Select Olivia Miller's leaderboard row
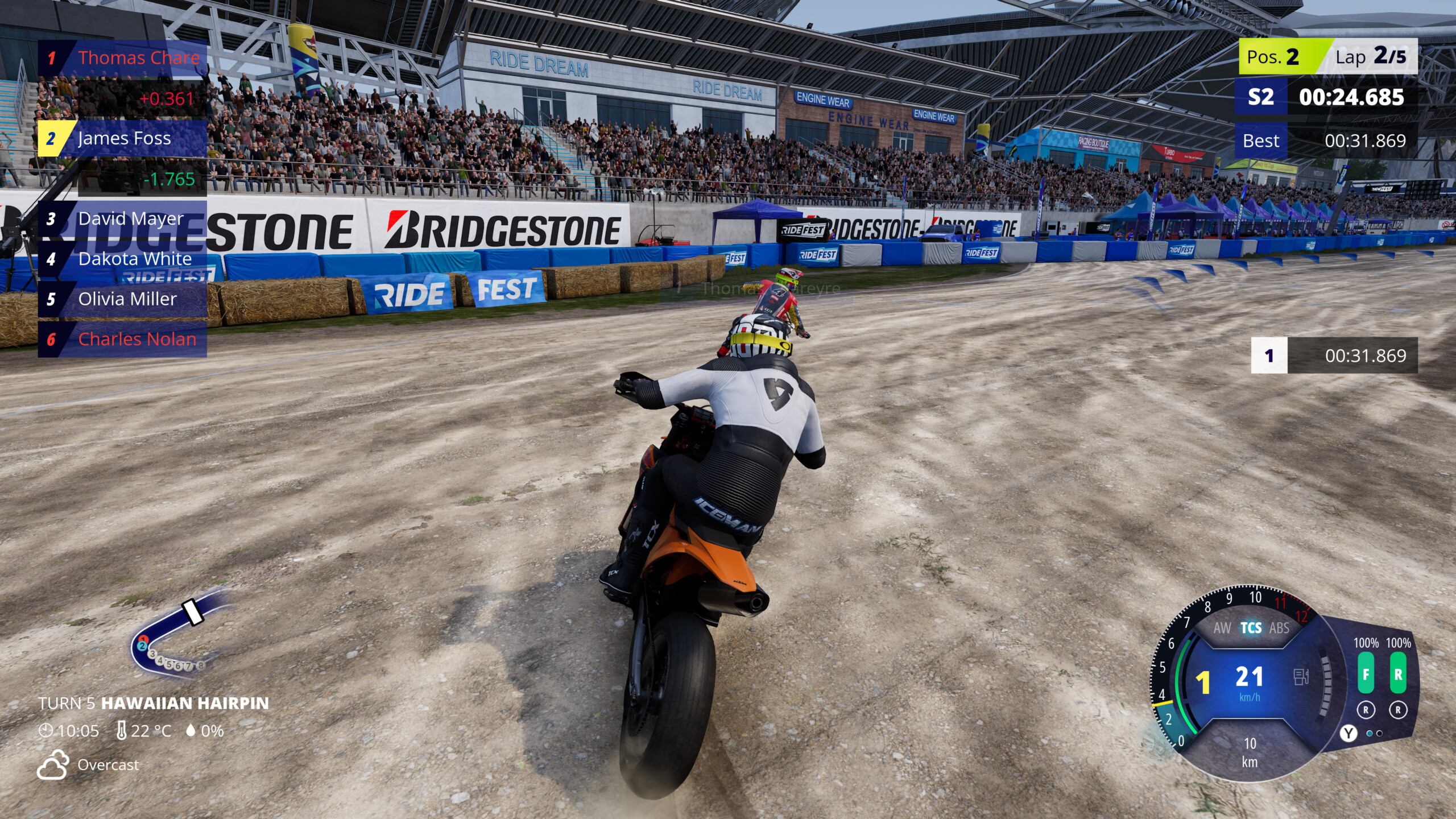Screen dimensions: 1456x819 (122, 299)
